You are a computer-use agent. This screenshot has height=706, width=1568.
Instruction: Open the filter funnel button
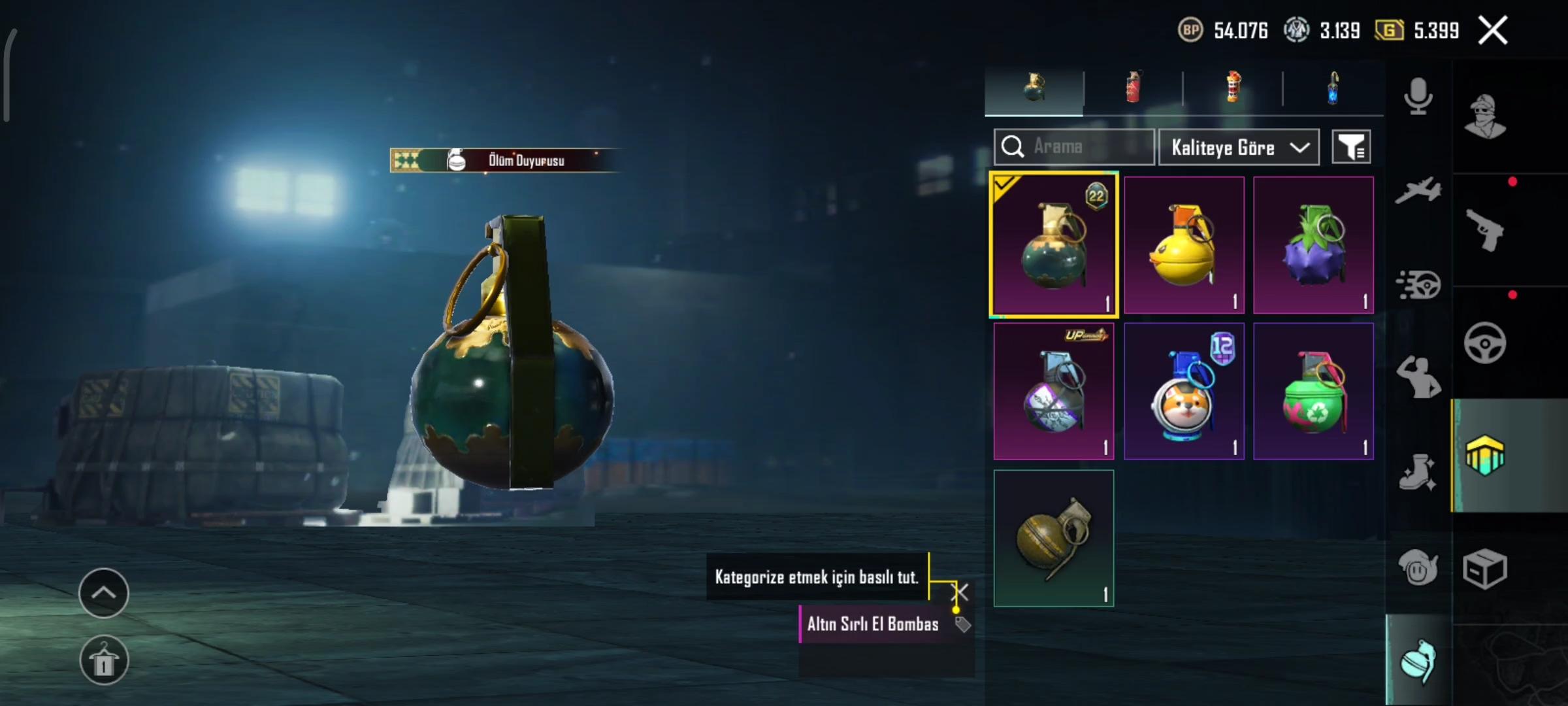[1350, 147]
